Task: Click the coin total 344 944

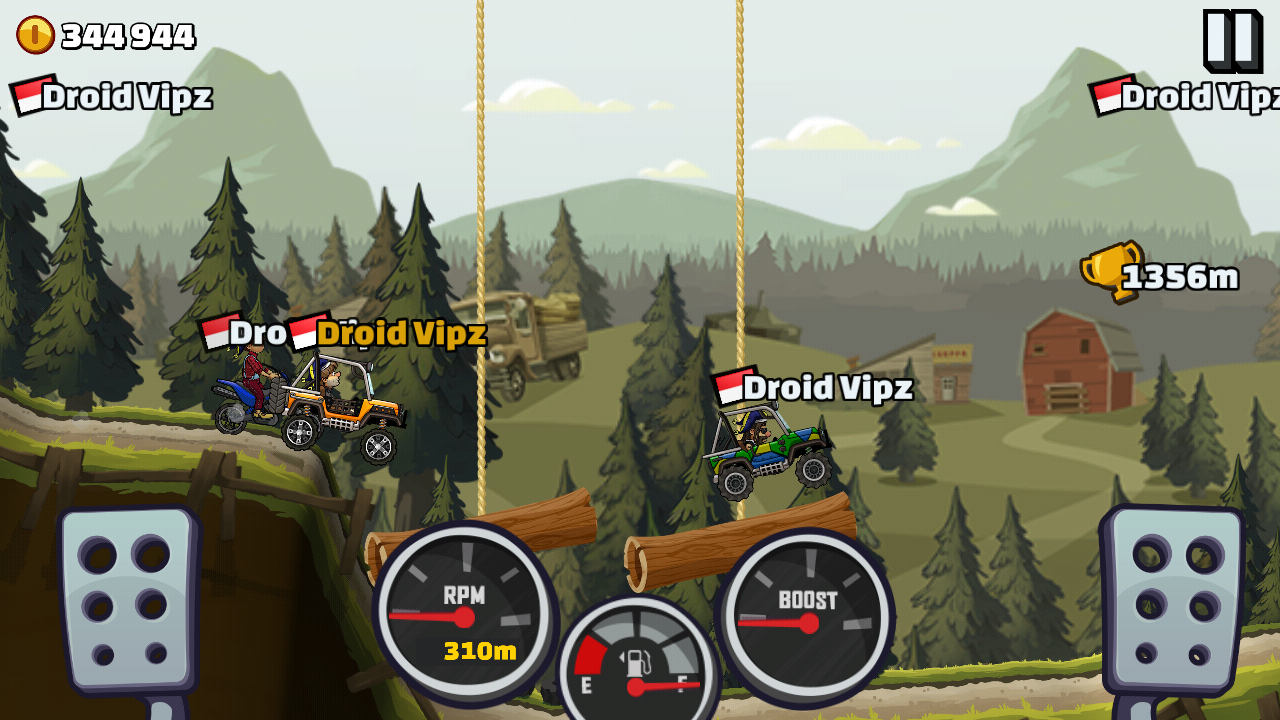Action: pyautogui.click(x=127, y=33)
